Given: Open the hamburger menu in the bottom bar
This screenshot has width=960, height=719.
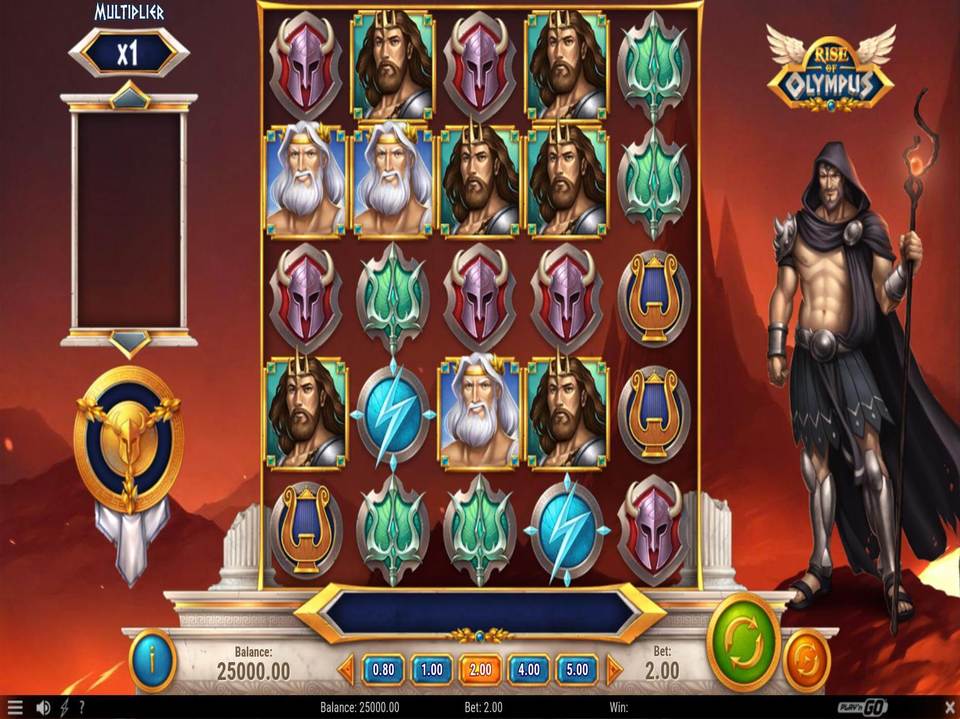Looking at the screenshot, I should point(15,708).
